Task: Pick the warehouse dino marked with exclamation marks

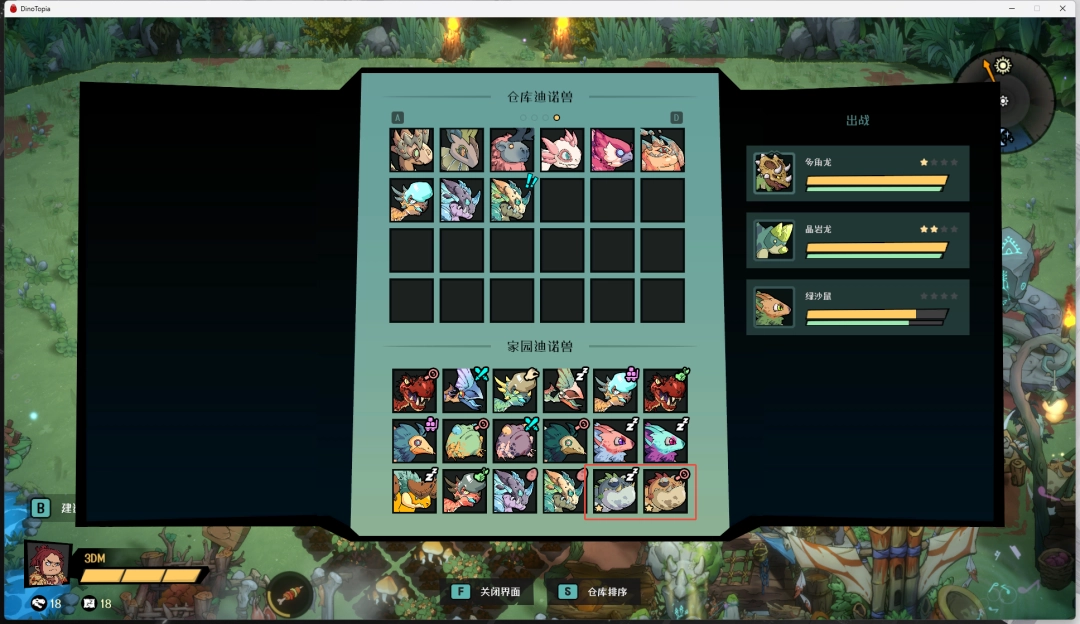Action: point(512,200)
